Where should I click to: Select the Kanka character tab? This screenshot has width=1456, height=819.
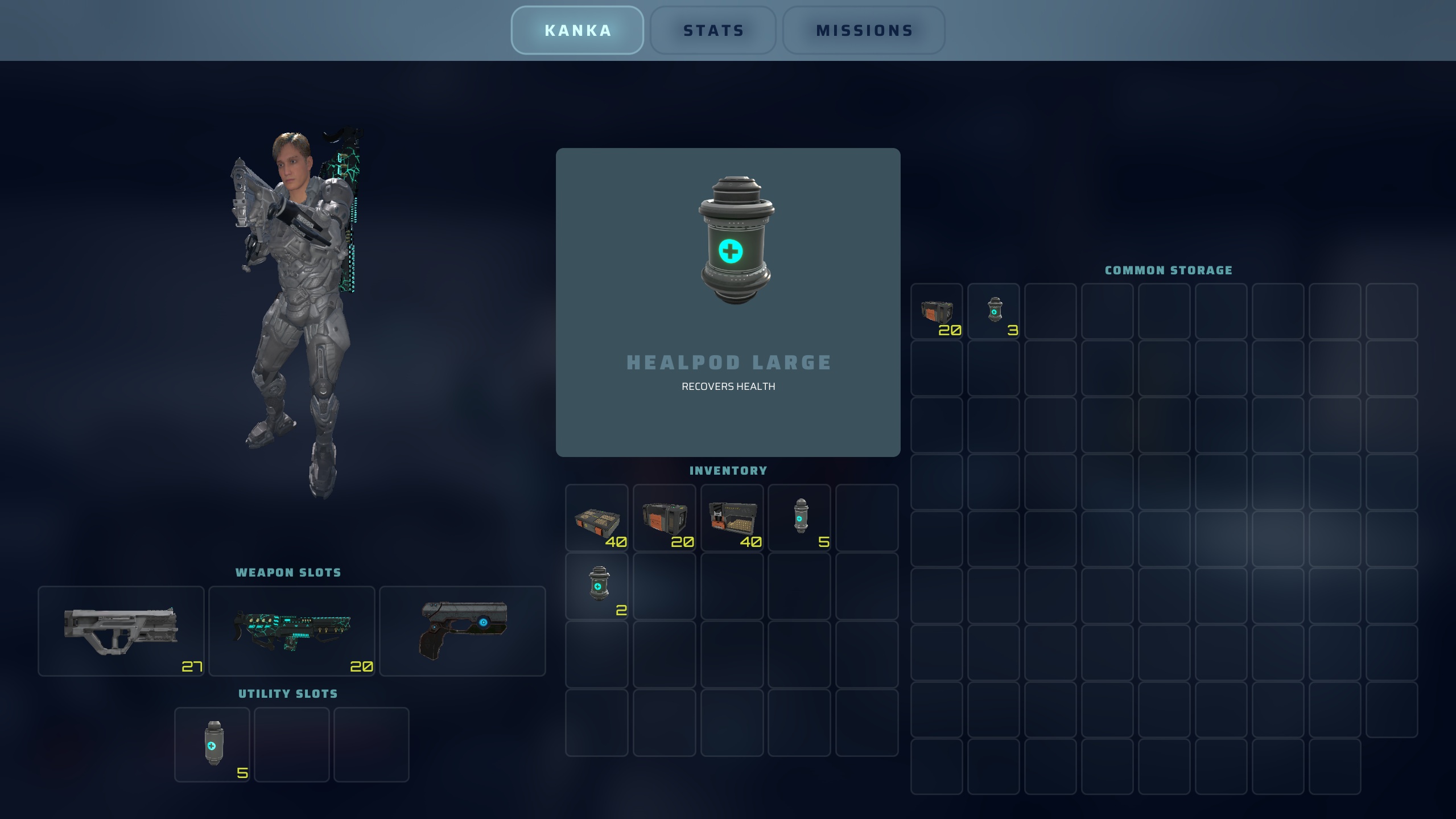click(x=578, y=31)
